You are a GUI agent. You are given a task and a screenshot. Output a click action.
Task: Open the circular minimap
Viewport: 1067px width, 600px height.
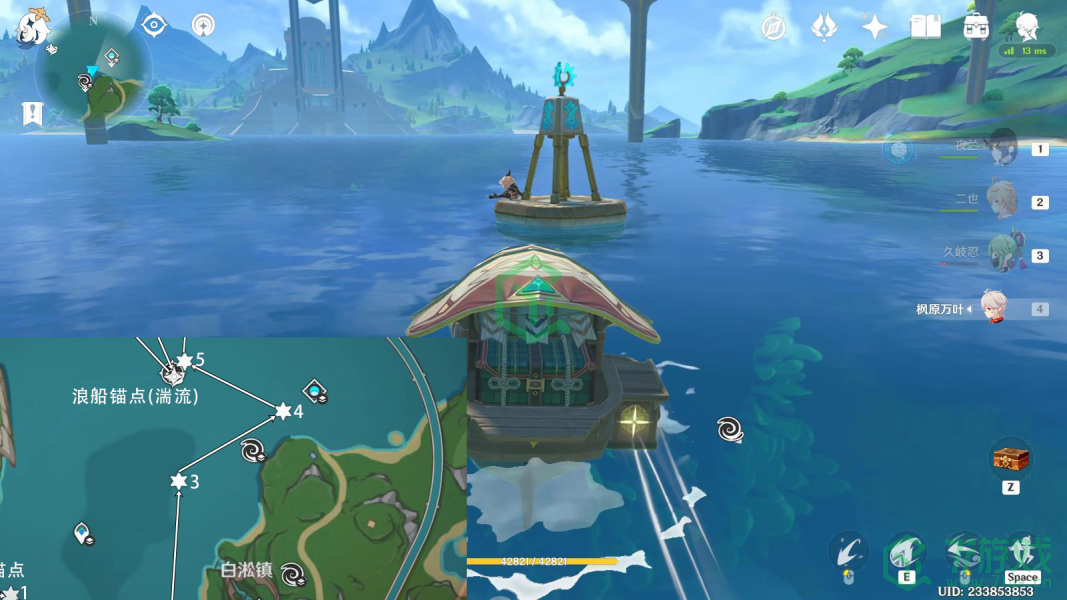(93, 72)
